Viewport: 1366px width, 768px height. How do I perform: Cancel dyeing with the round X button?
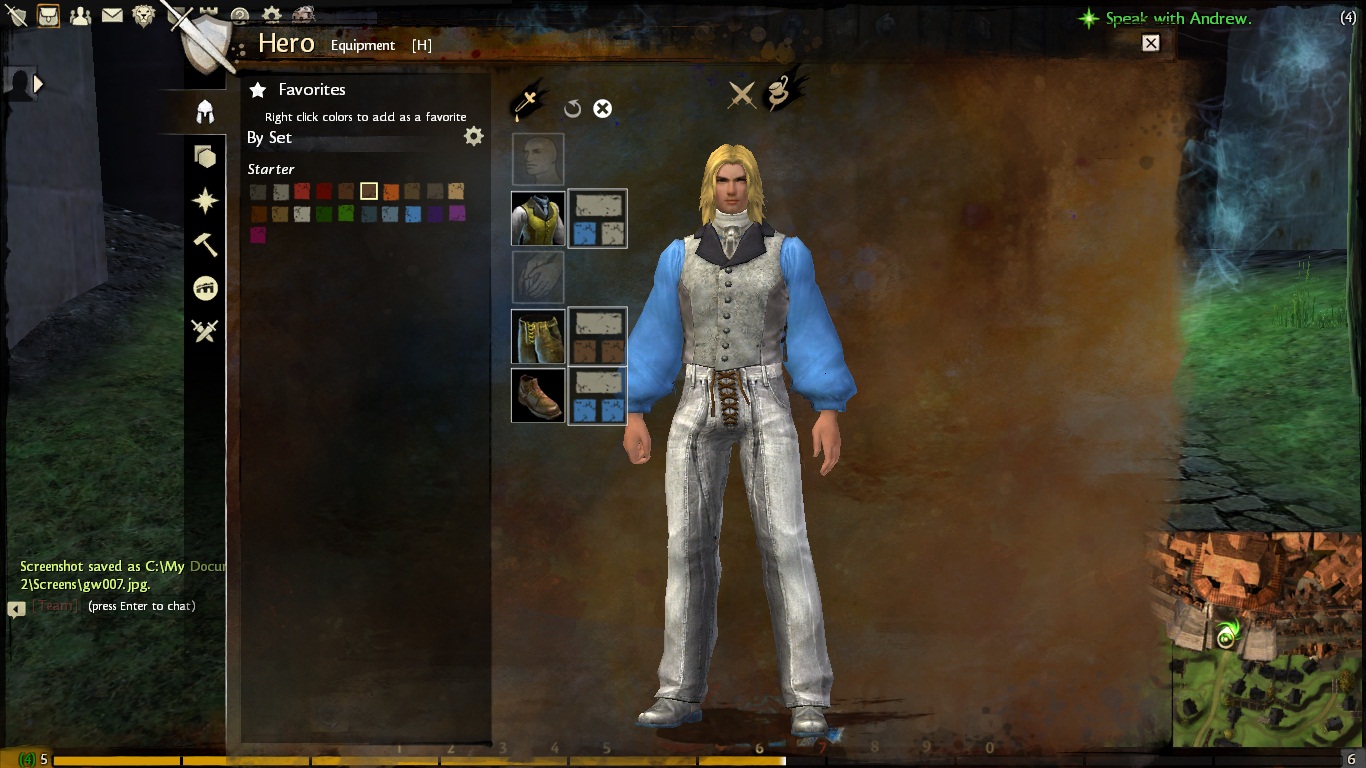point(602,109)
